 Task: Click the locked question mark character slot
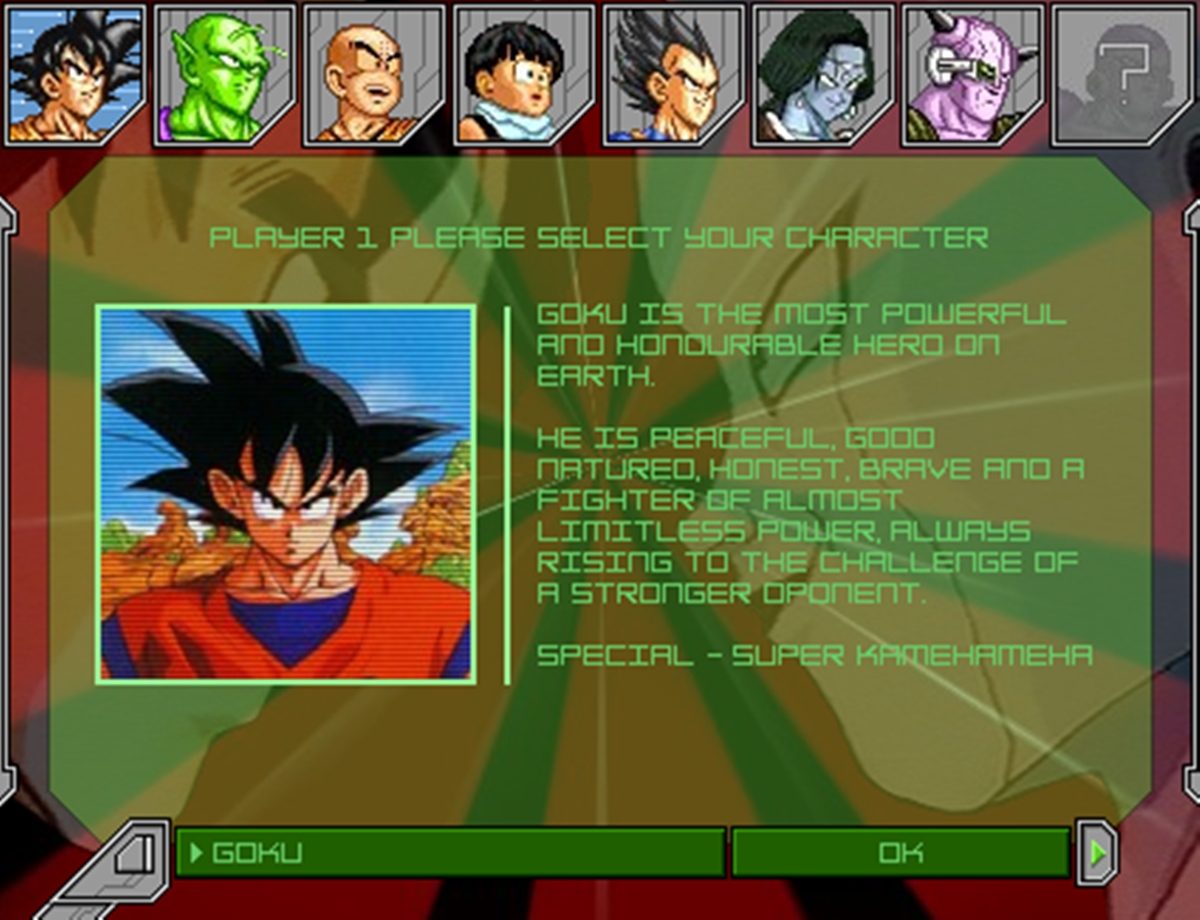(x=1122, y=73)
